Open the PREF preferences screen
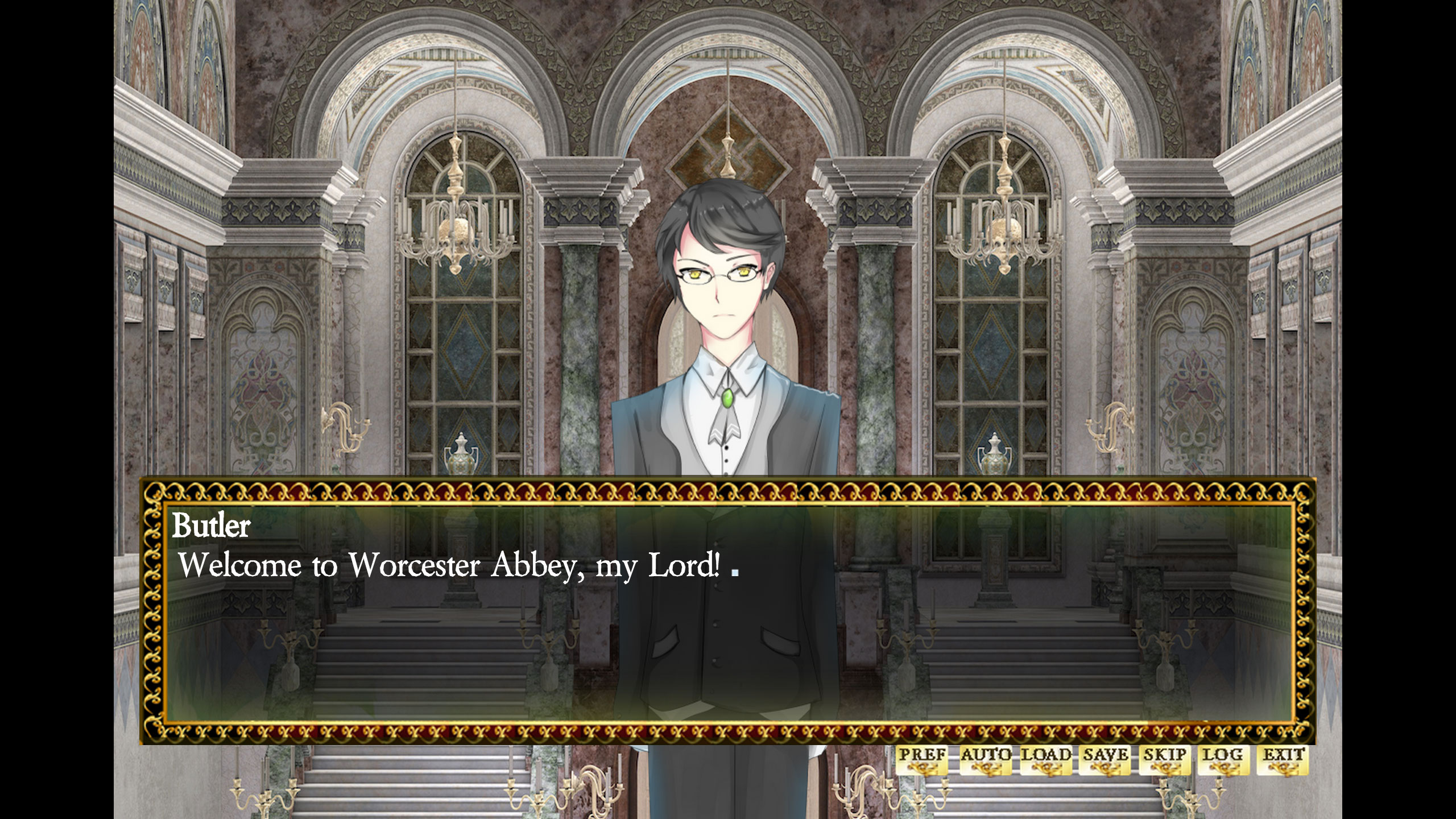Screen dimensions: 1456x819 923,755
